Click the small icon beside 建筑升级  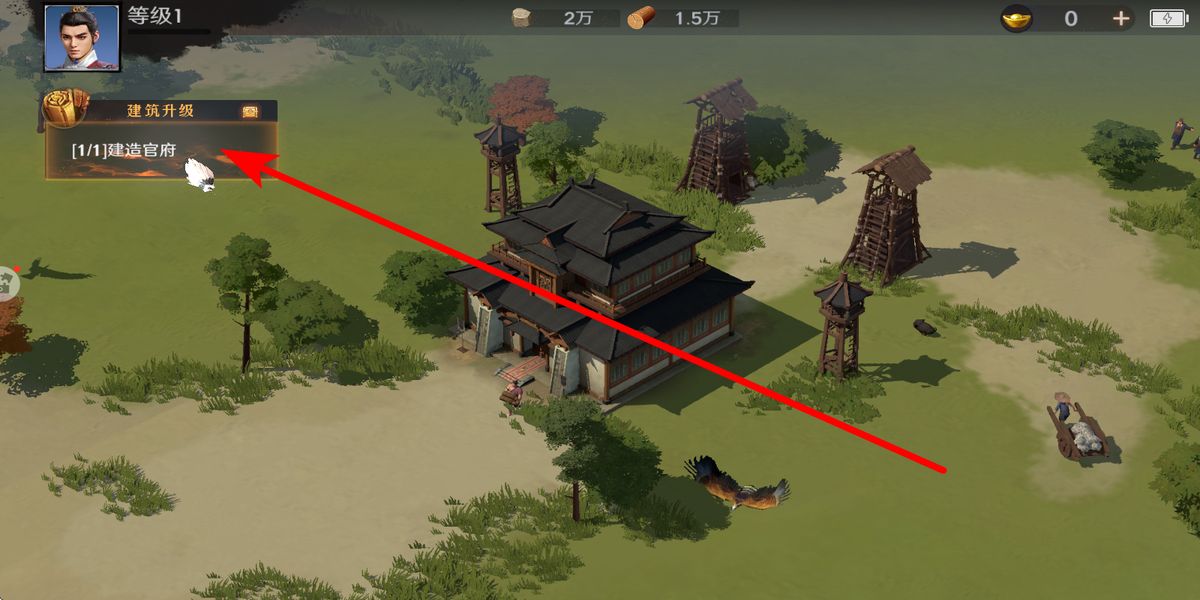[x=250, y=111]
